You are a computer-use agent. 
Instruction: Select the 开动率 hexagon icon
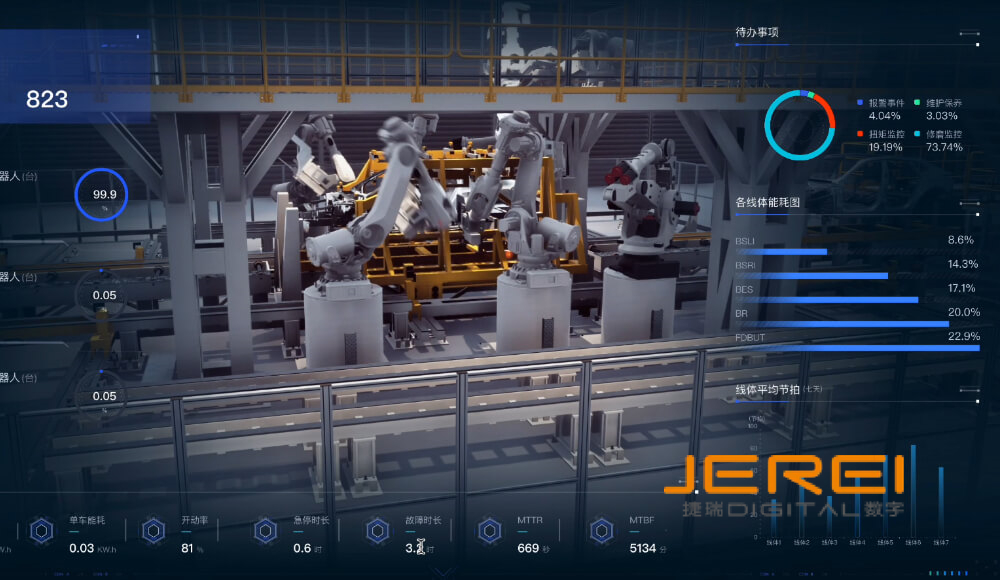point(153,532)
